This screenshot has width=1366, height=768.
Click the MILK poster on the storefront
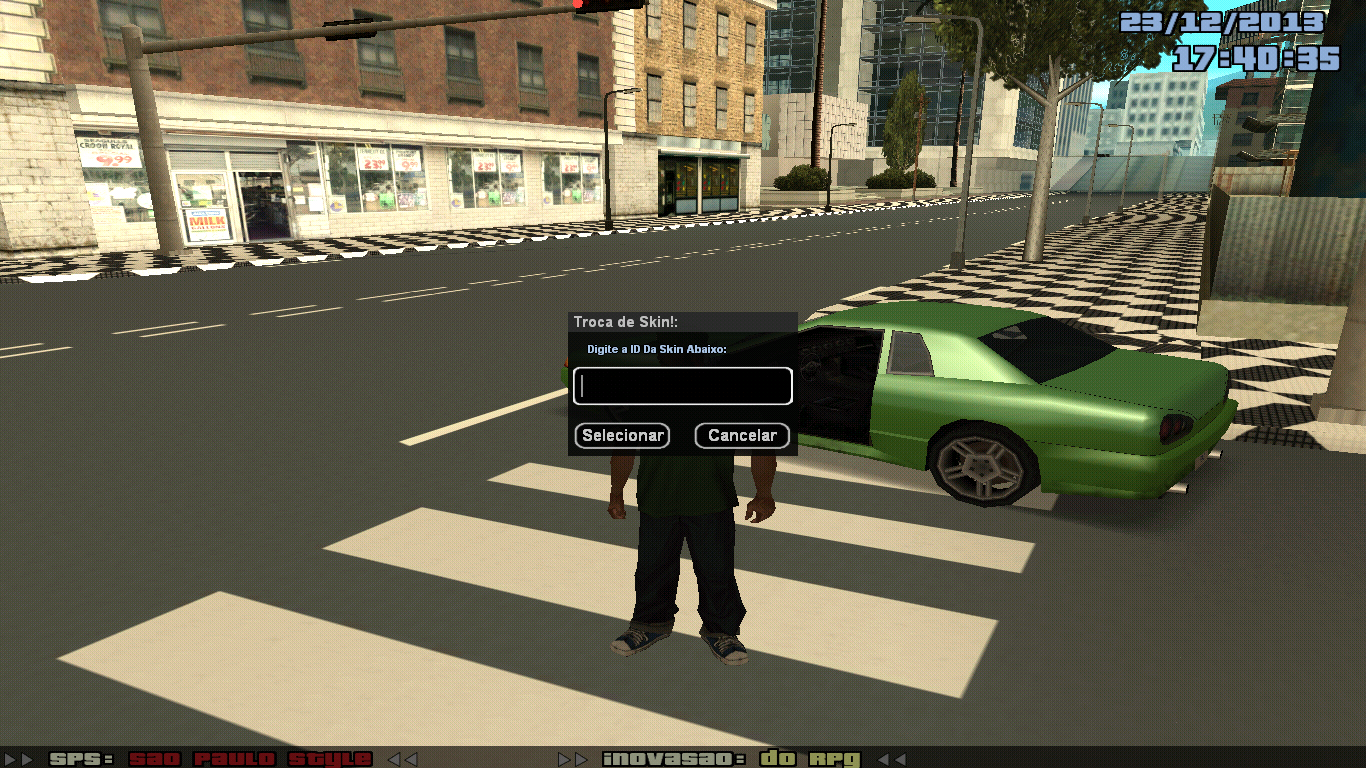point(205,222)
